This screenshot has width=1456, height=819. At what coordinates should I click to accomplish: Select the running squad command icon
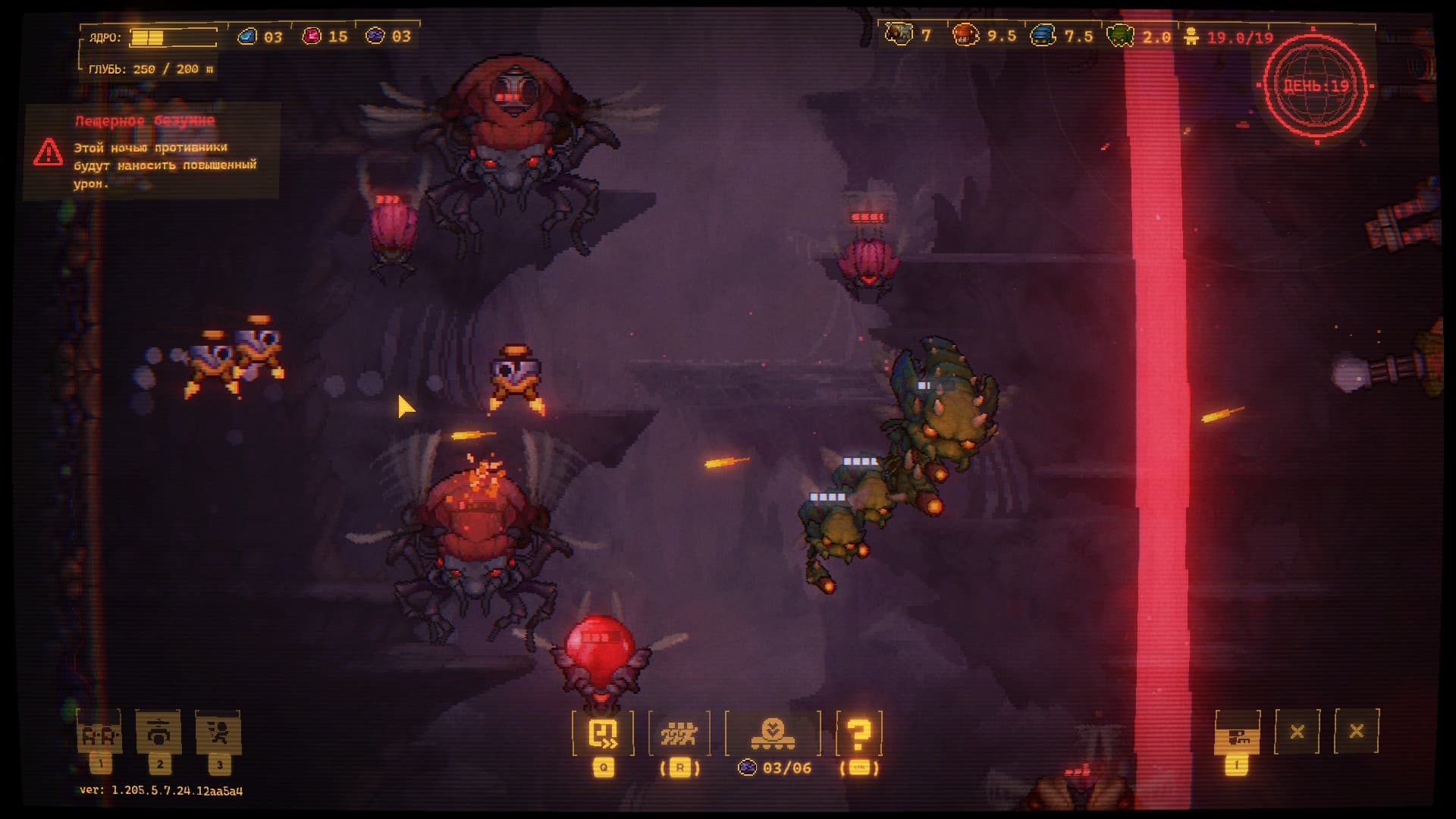[x=679, y=733]
